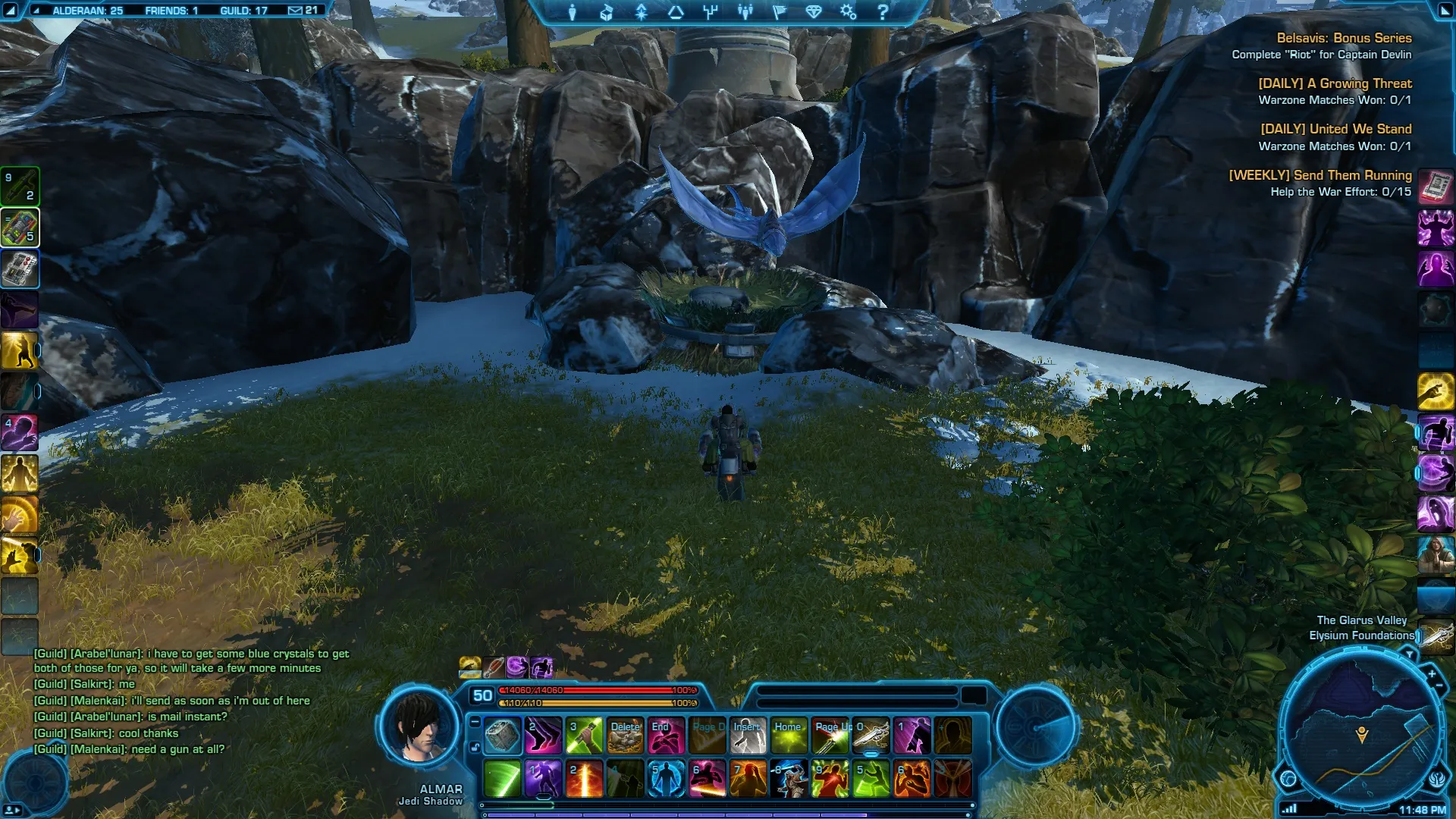The height and width of the screenshot is (819, 1456).
Task: Use the hooded Jedi ability on key 8
Action: click(789, 780)
